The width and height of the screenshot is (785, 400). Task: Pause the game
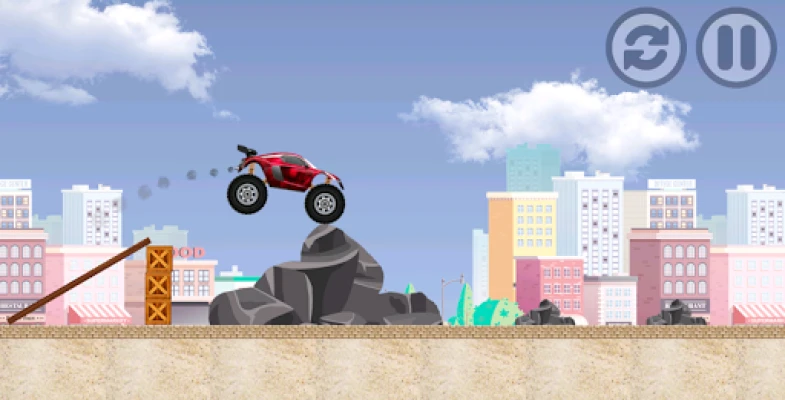(736, 47)
